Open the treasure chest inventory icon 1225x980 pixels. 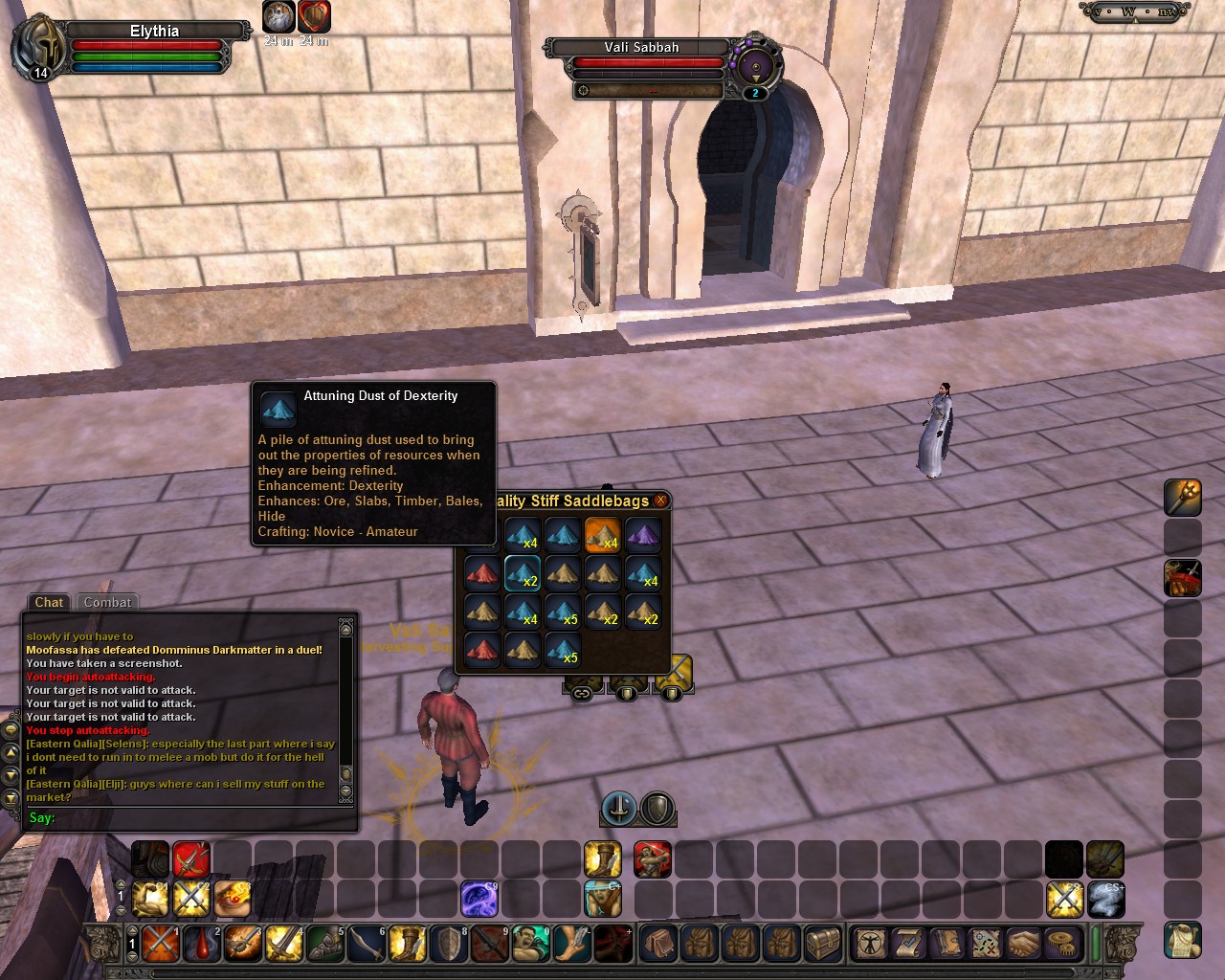pos(822,943)
